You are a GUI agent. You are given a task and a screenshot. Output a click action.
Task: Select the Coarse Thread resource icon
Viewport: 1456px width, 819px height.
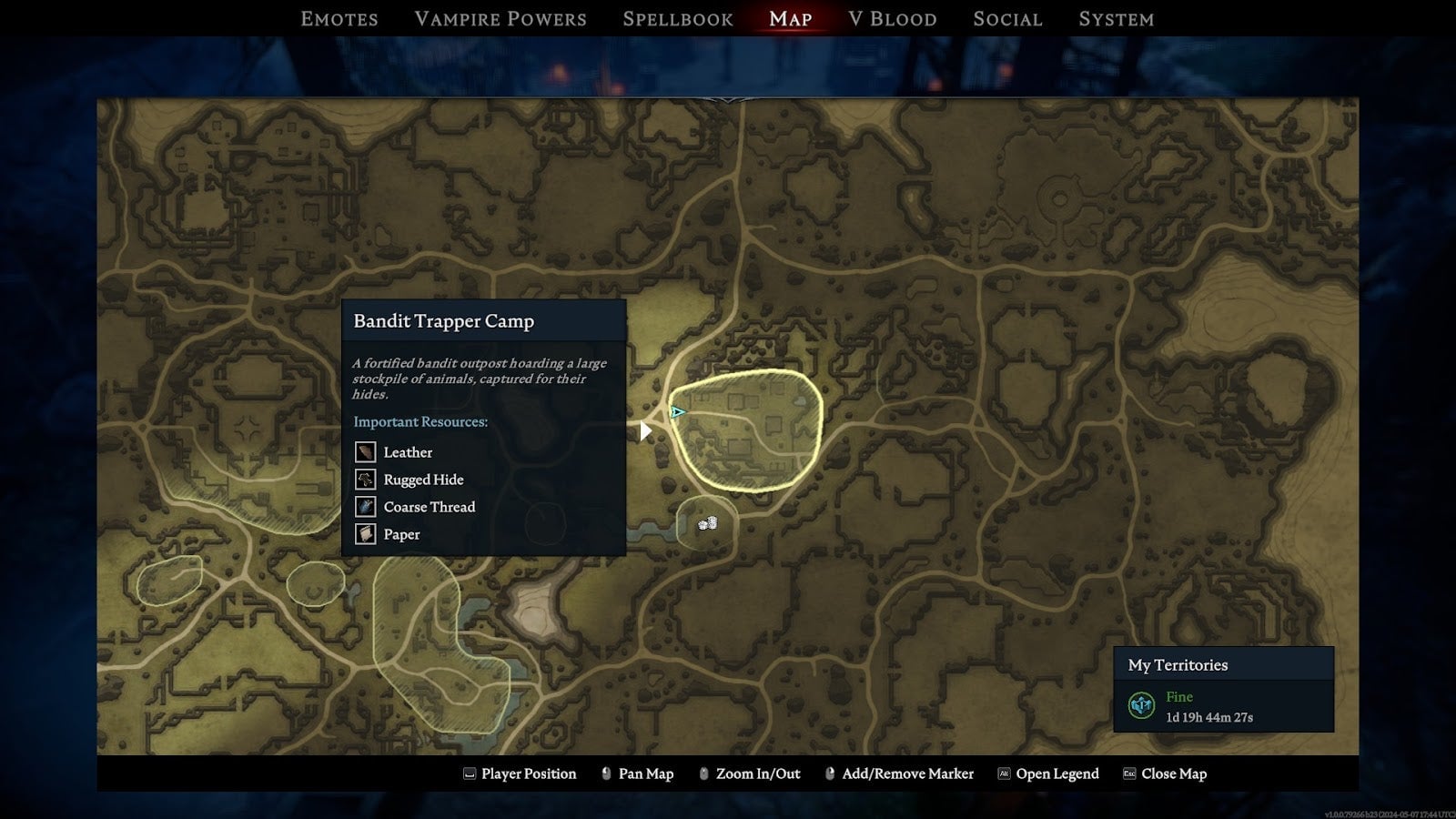364,507
